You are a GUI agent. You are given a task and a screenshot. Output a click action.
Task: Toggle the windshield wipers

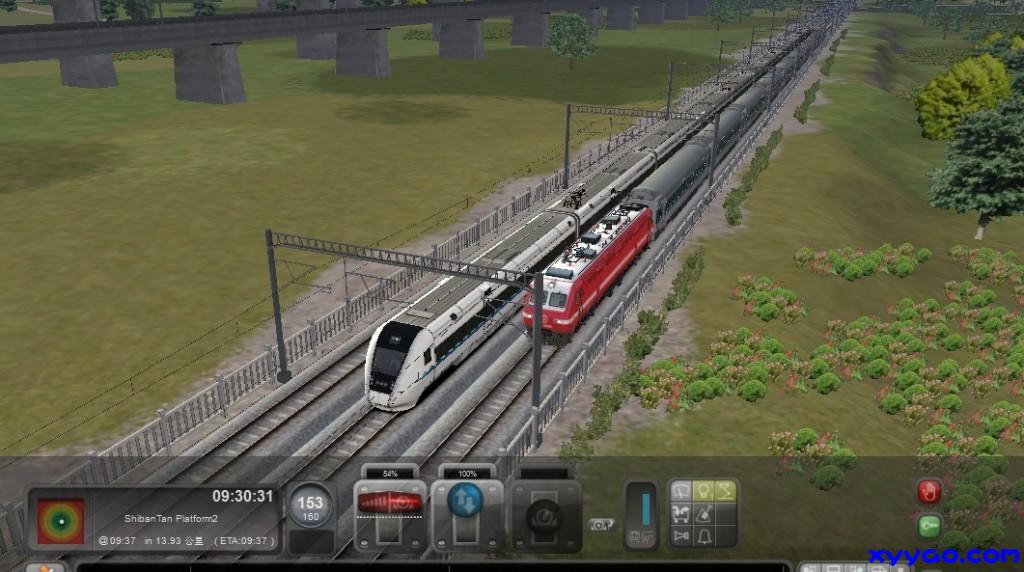[x=682, y=492]
